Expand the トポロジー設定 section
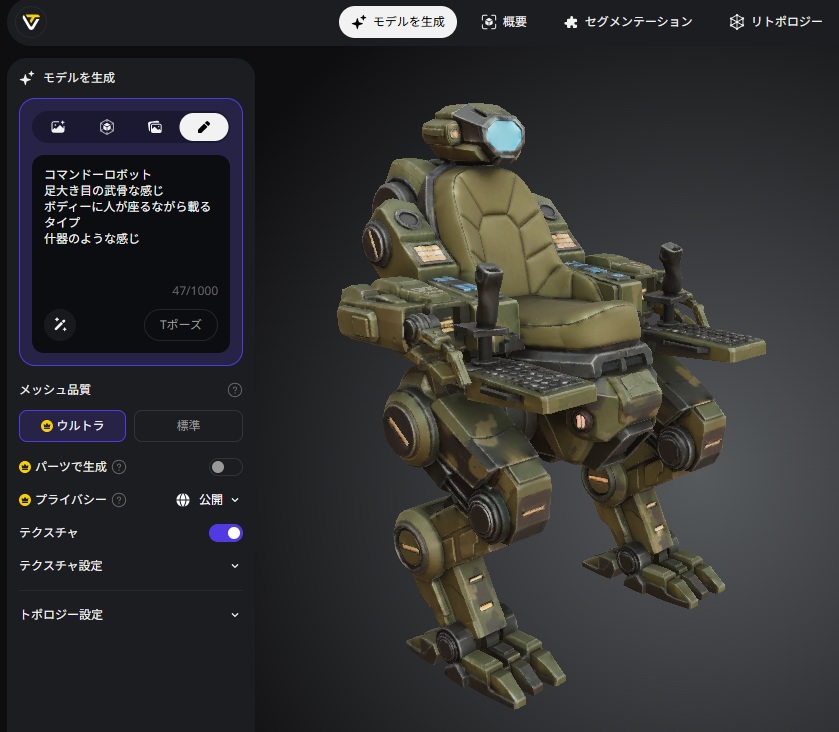This screenshot has height=732, width=839. click(x=130, y=615)
